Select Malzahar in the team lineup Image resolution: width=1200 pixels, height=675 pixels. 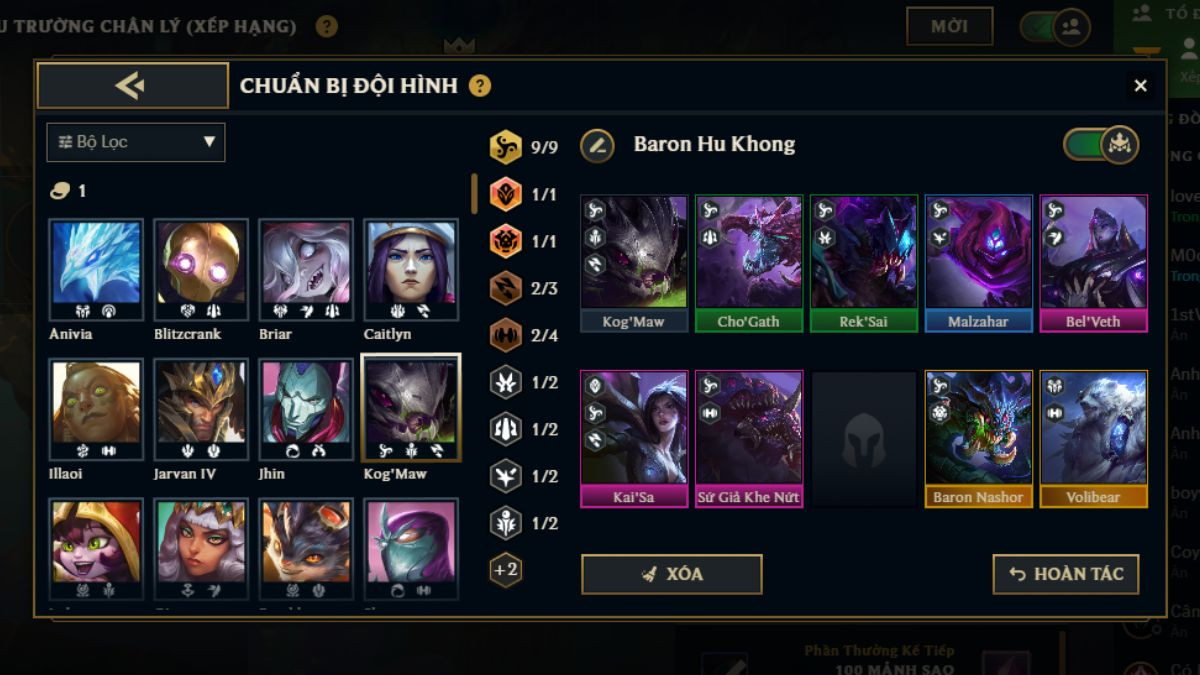[978, 262]
